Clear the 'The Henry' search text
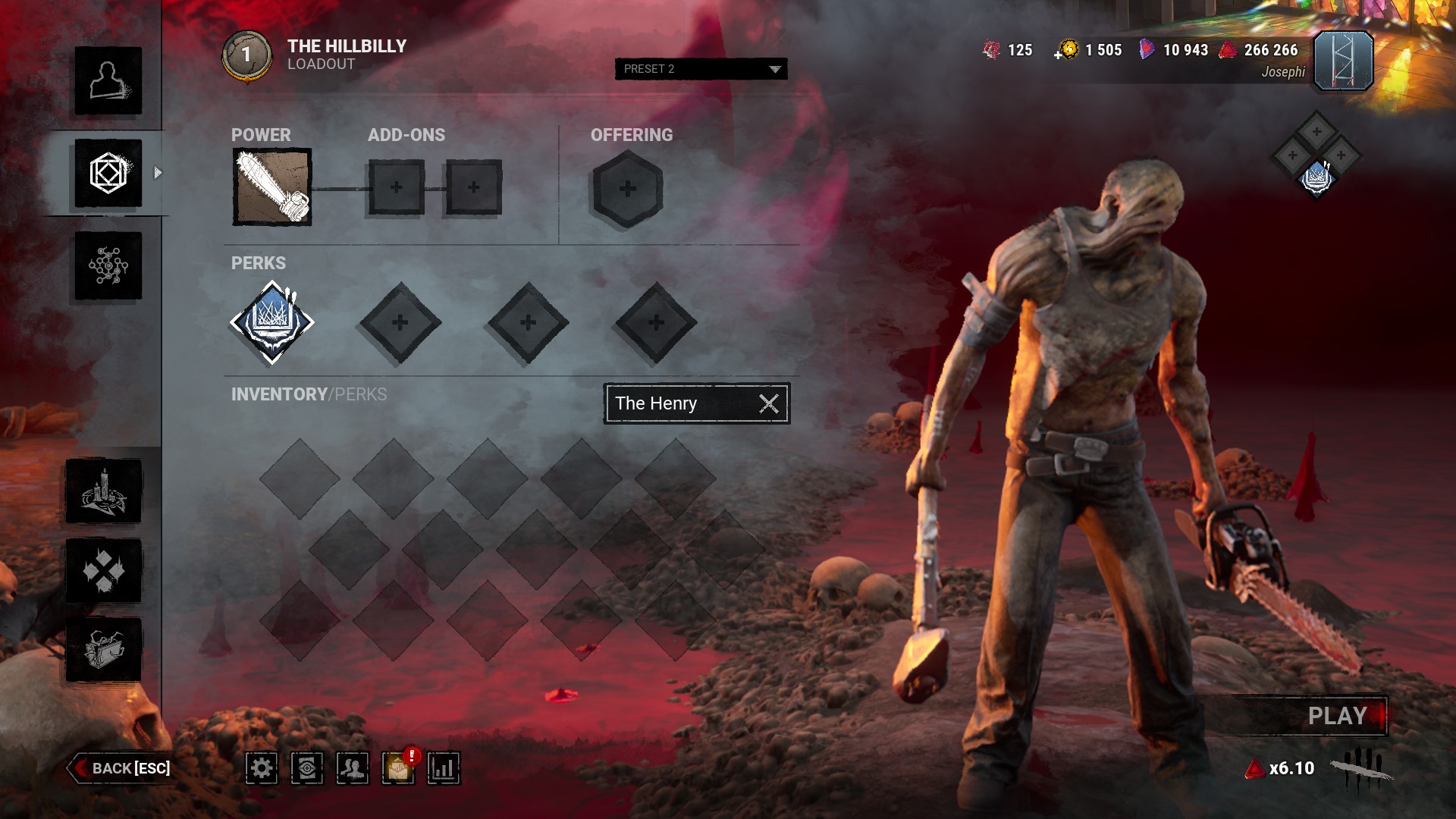Image resolution: width=1456 pixels, height=819 pixels. [769, 403]
